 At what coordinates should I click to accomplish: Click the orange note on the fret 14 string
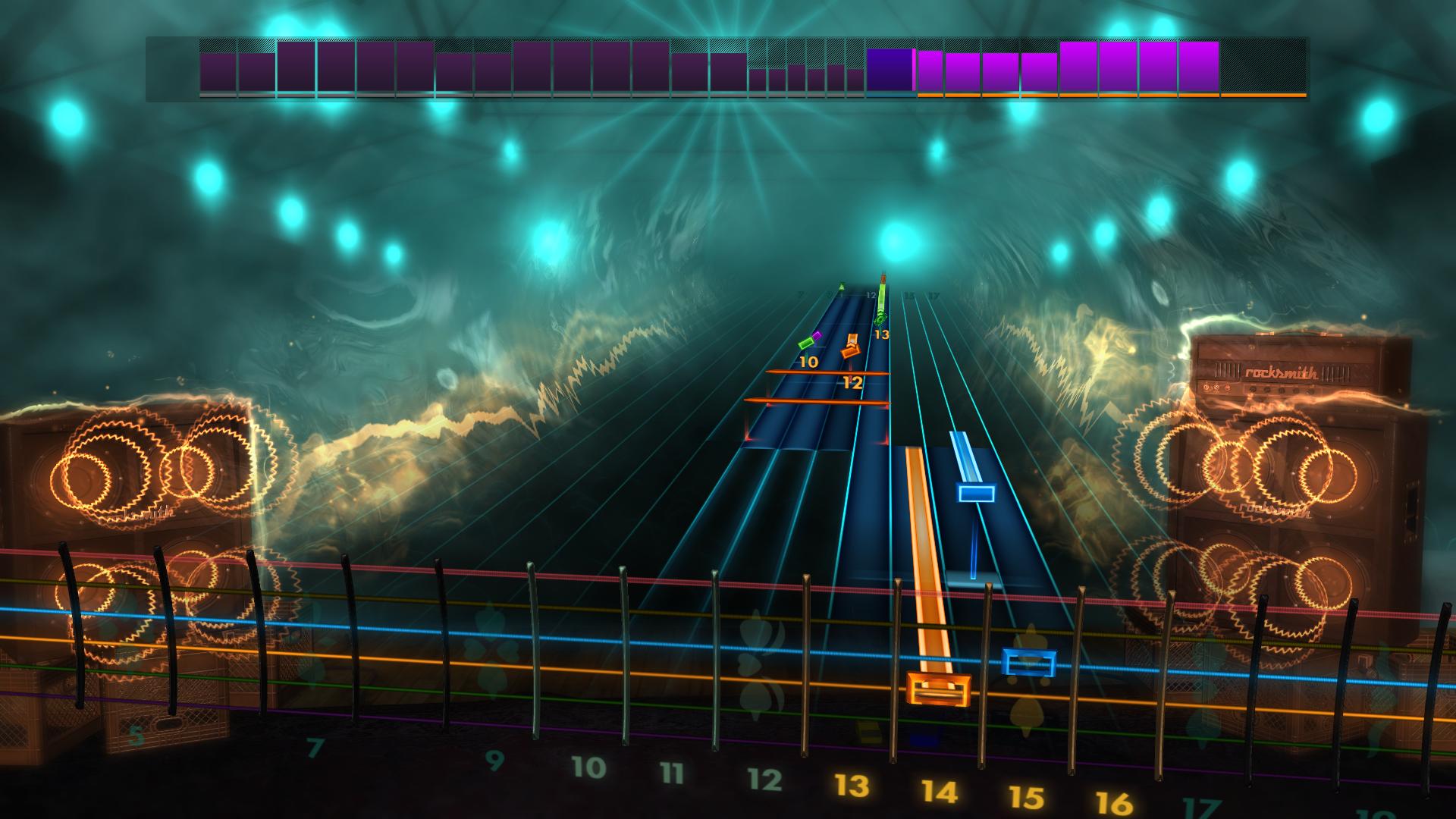[x=940, y=690]
